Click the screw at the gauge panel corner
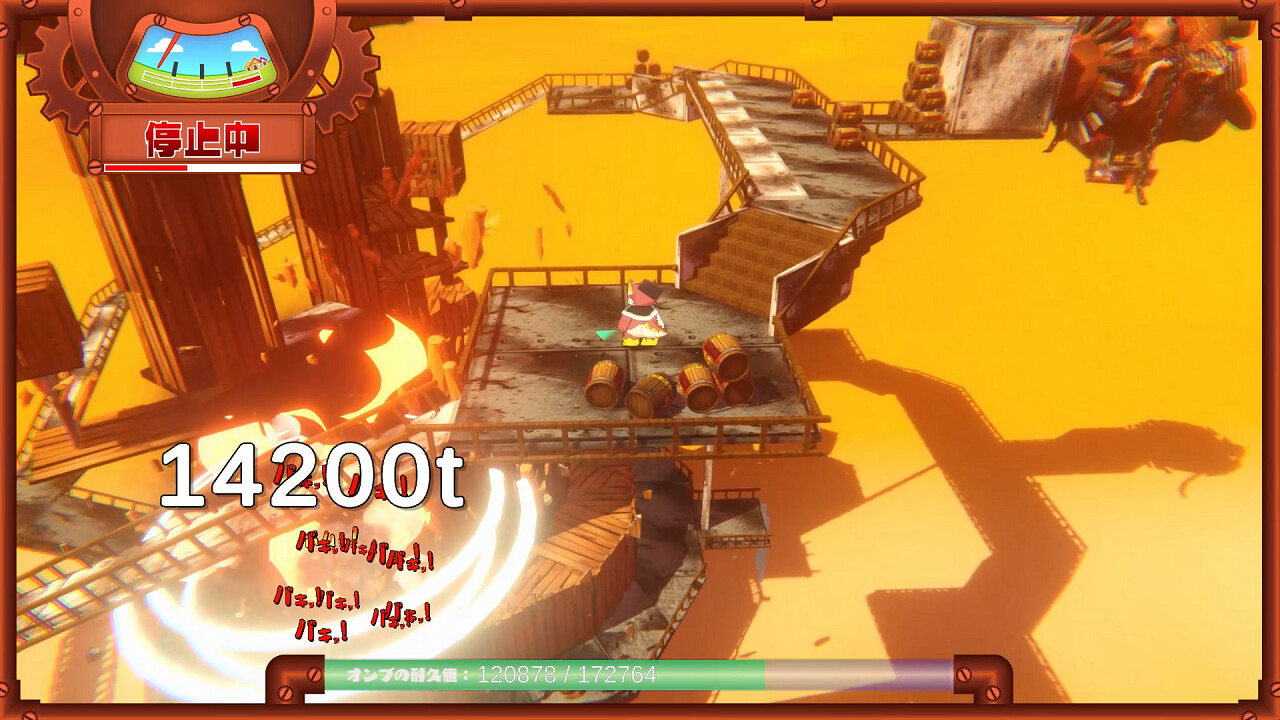This screenshot has height=720, width=1280. (x=160, y=19)
